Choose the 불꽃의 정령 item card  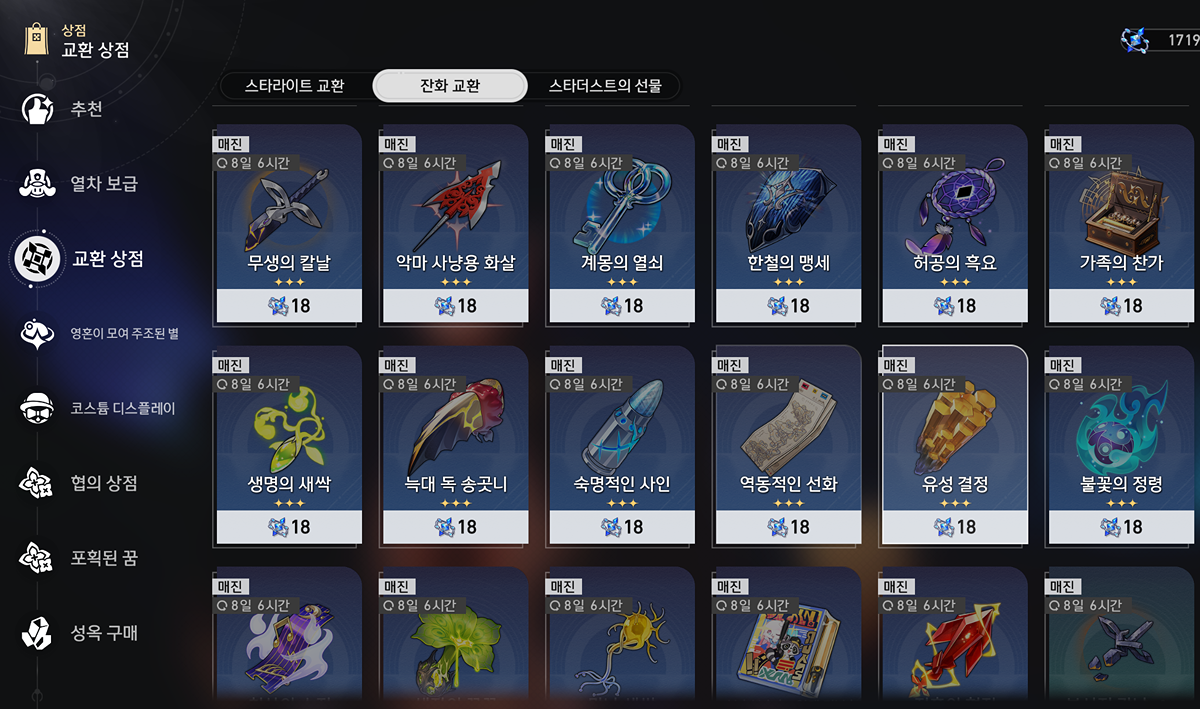point(1120,445)
